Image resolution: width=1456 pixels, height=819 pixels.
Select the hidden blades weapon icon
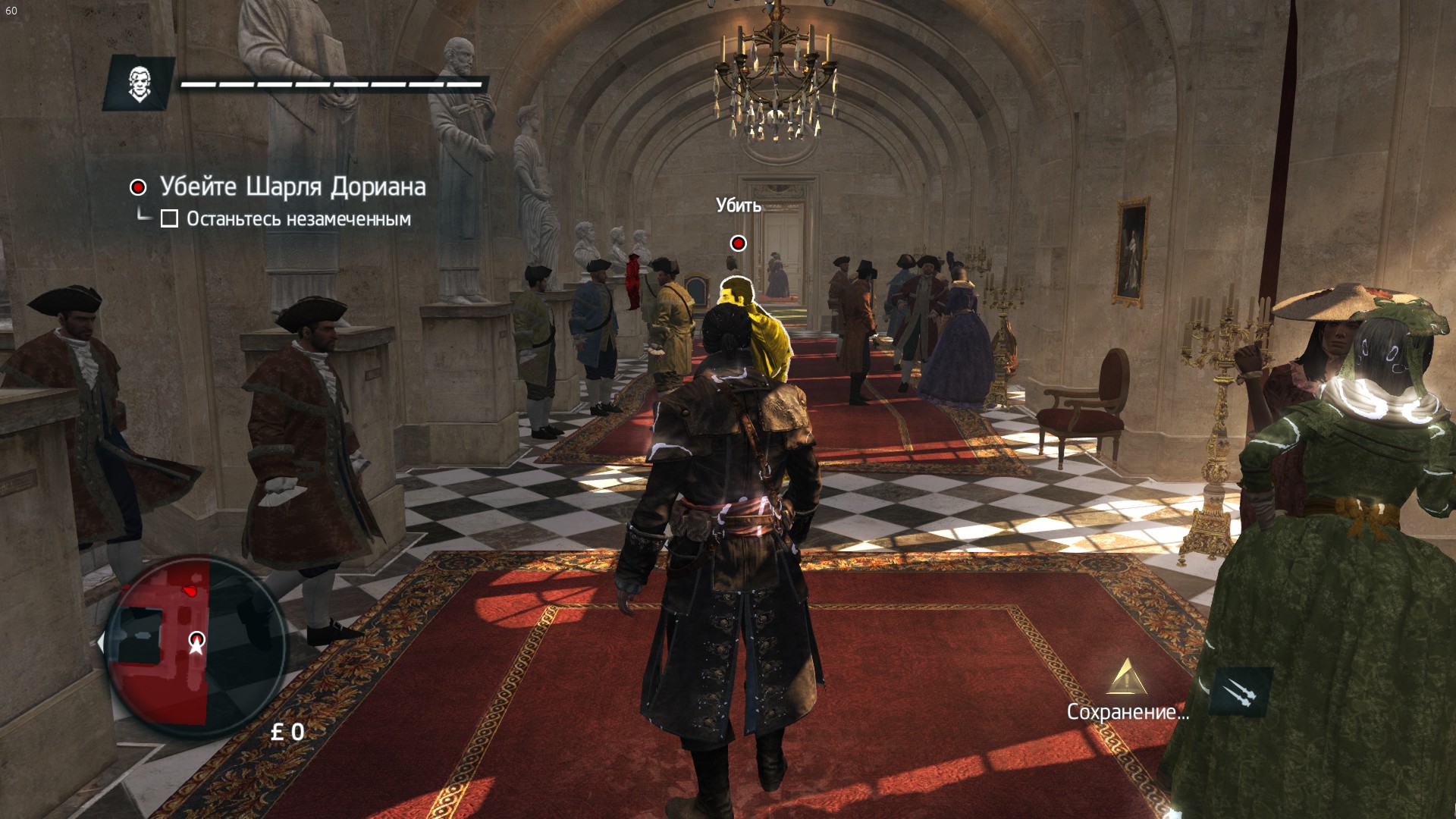(1239, 692)
